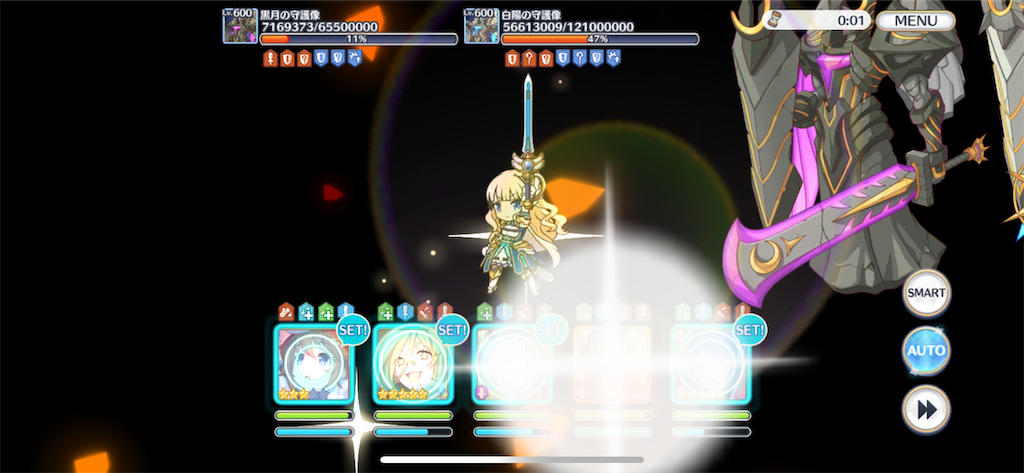The height and width of the screenshot is (473, 1024).
Task: Activate the fast-forward speed button
Action: coord(926,409)
